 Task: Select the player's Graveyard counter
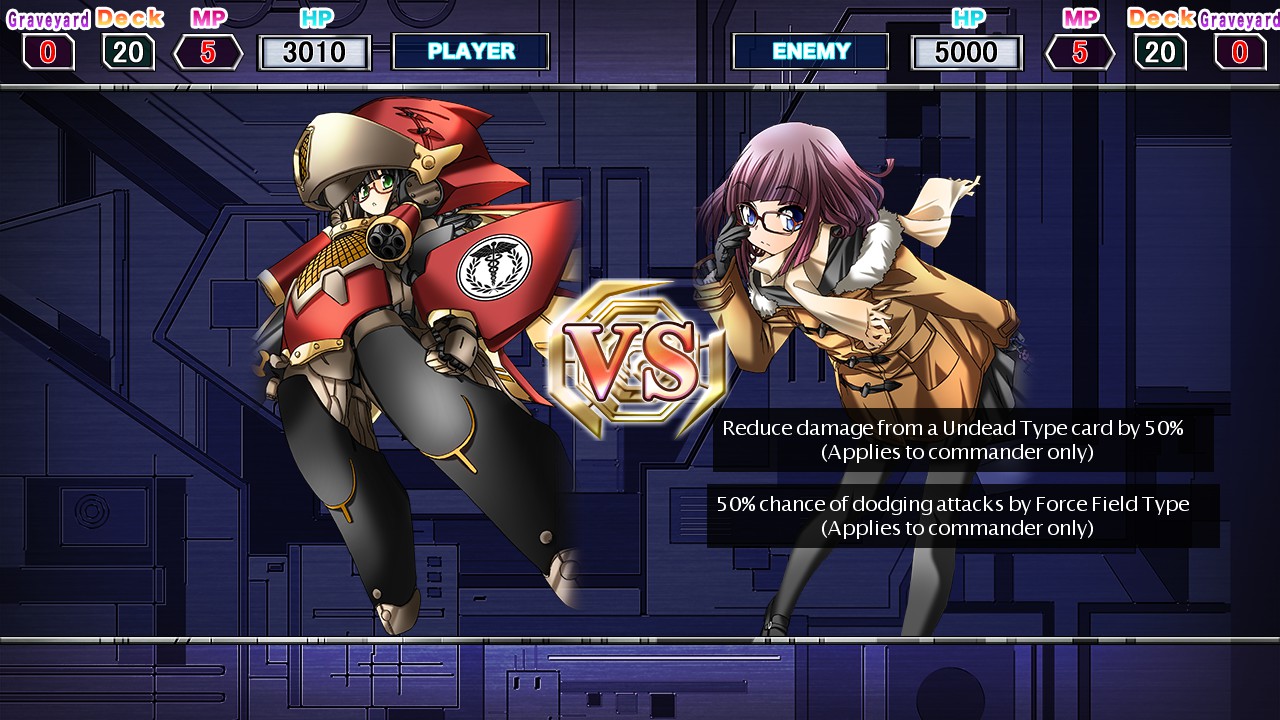(x=48, y=51)
